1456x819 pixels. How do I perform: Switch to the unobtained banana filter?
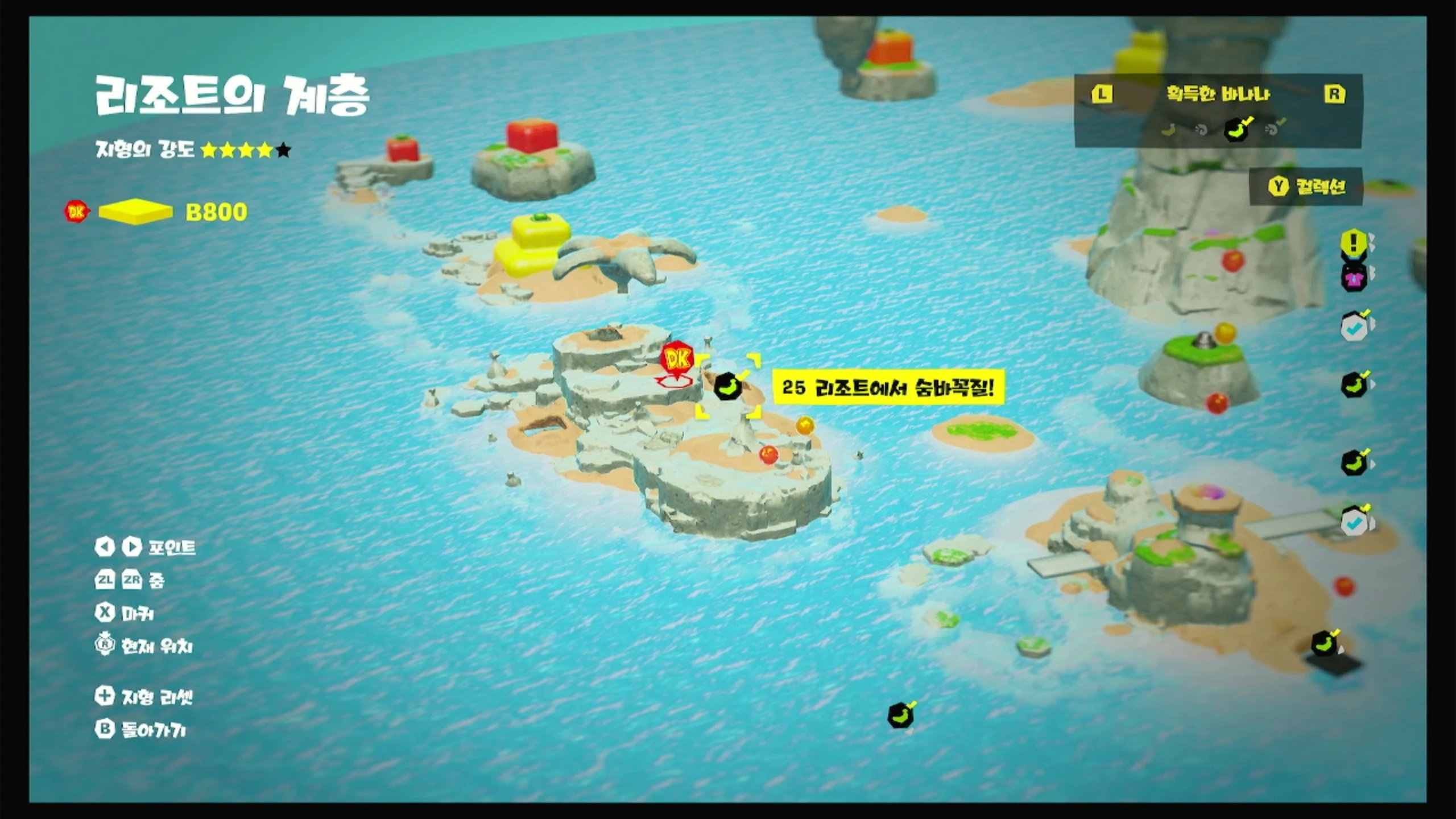pos(1168,130)
